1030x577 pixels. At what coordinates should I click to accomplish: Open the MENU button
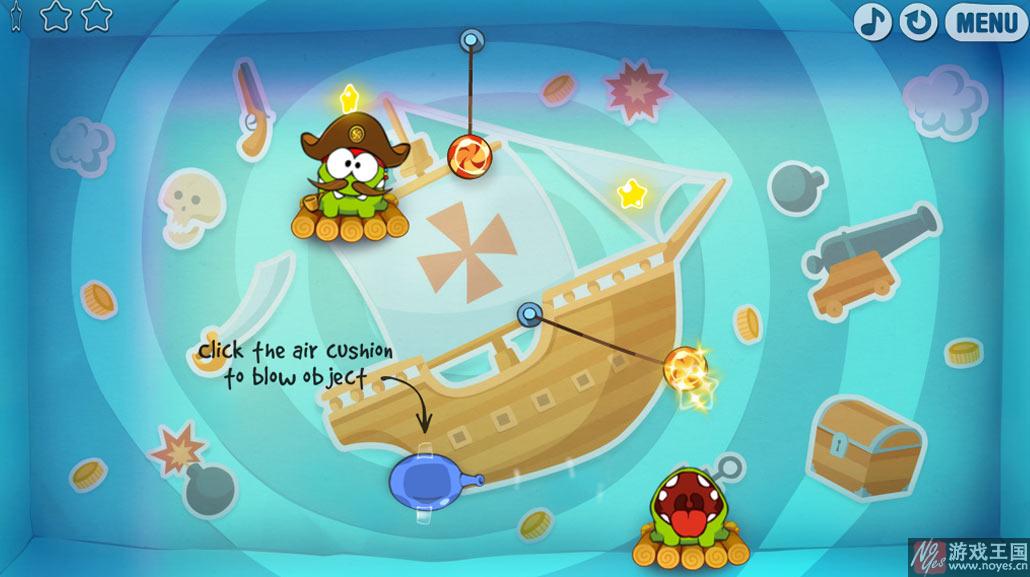986,22
